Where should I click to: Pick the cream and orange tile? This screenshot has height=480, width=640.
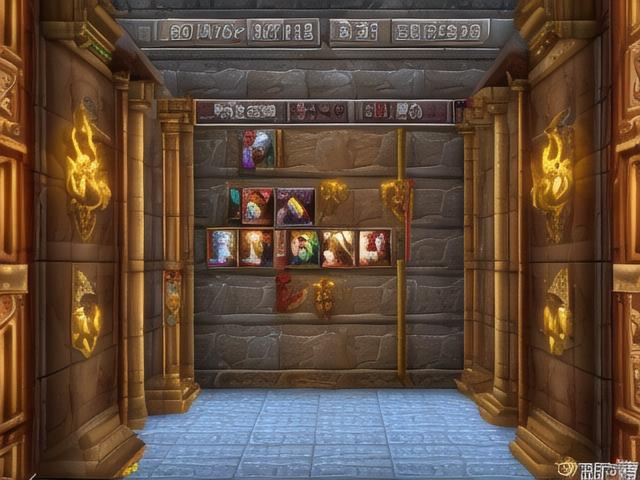point(338,248)
